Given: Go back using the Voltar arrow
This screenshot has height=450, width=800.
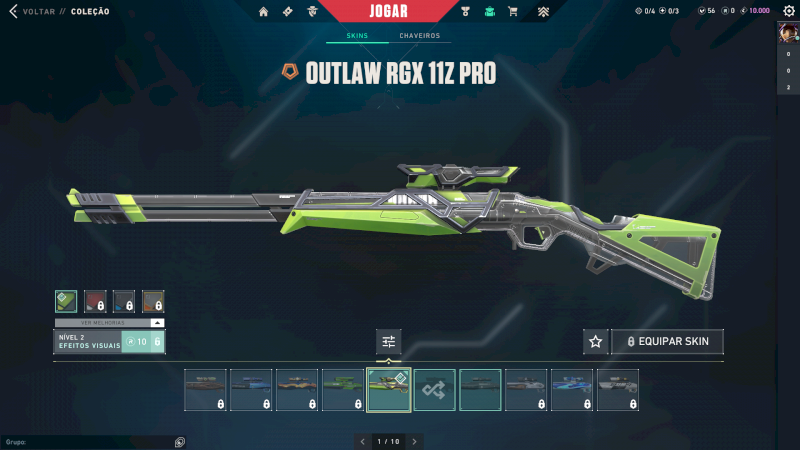Looking at the screenshot, I should (13, 12).
